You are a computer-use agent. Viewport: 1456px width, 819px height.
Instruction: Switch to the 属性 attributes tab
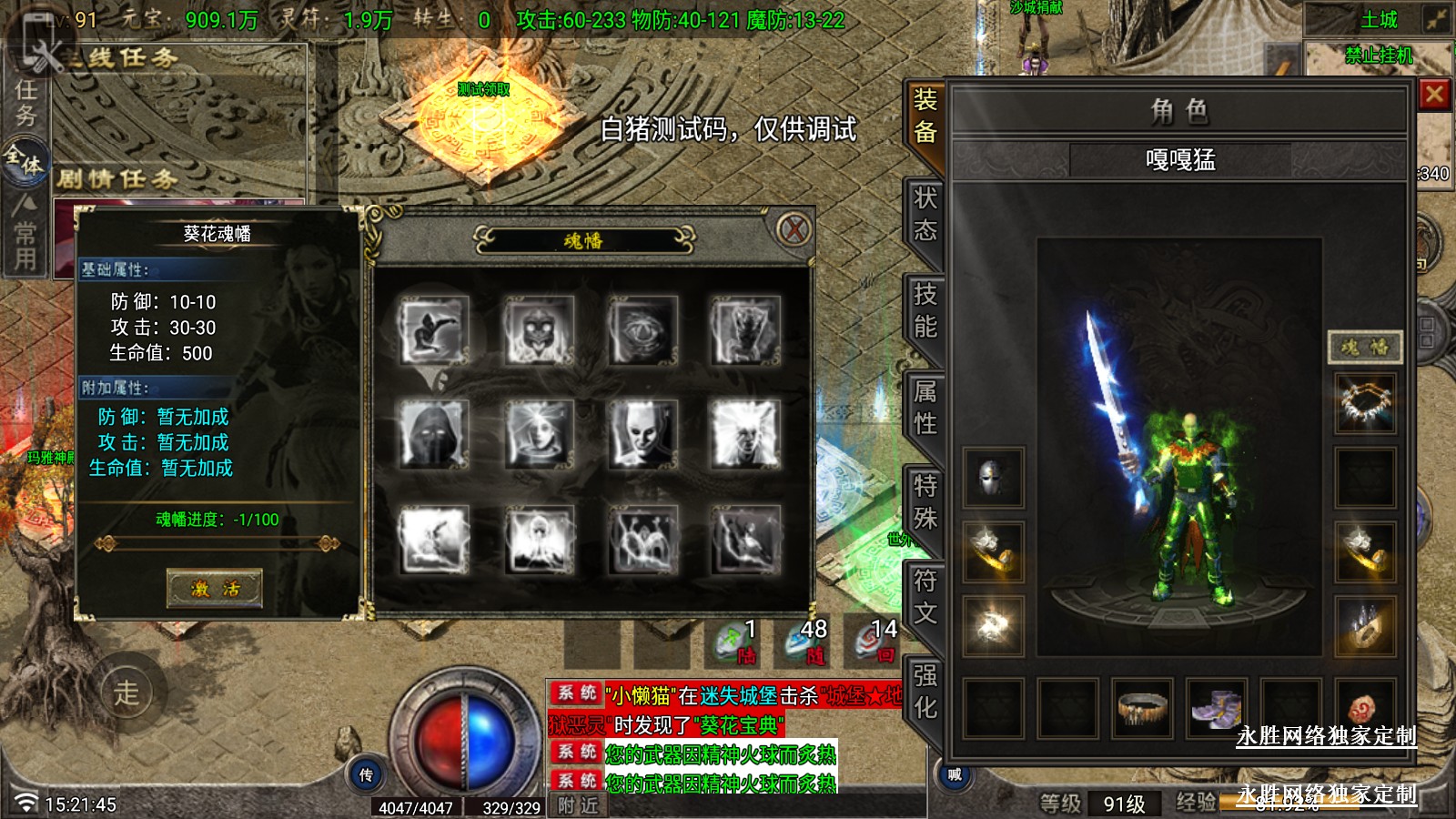click(x=925, y=408)
